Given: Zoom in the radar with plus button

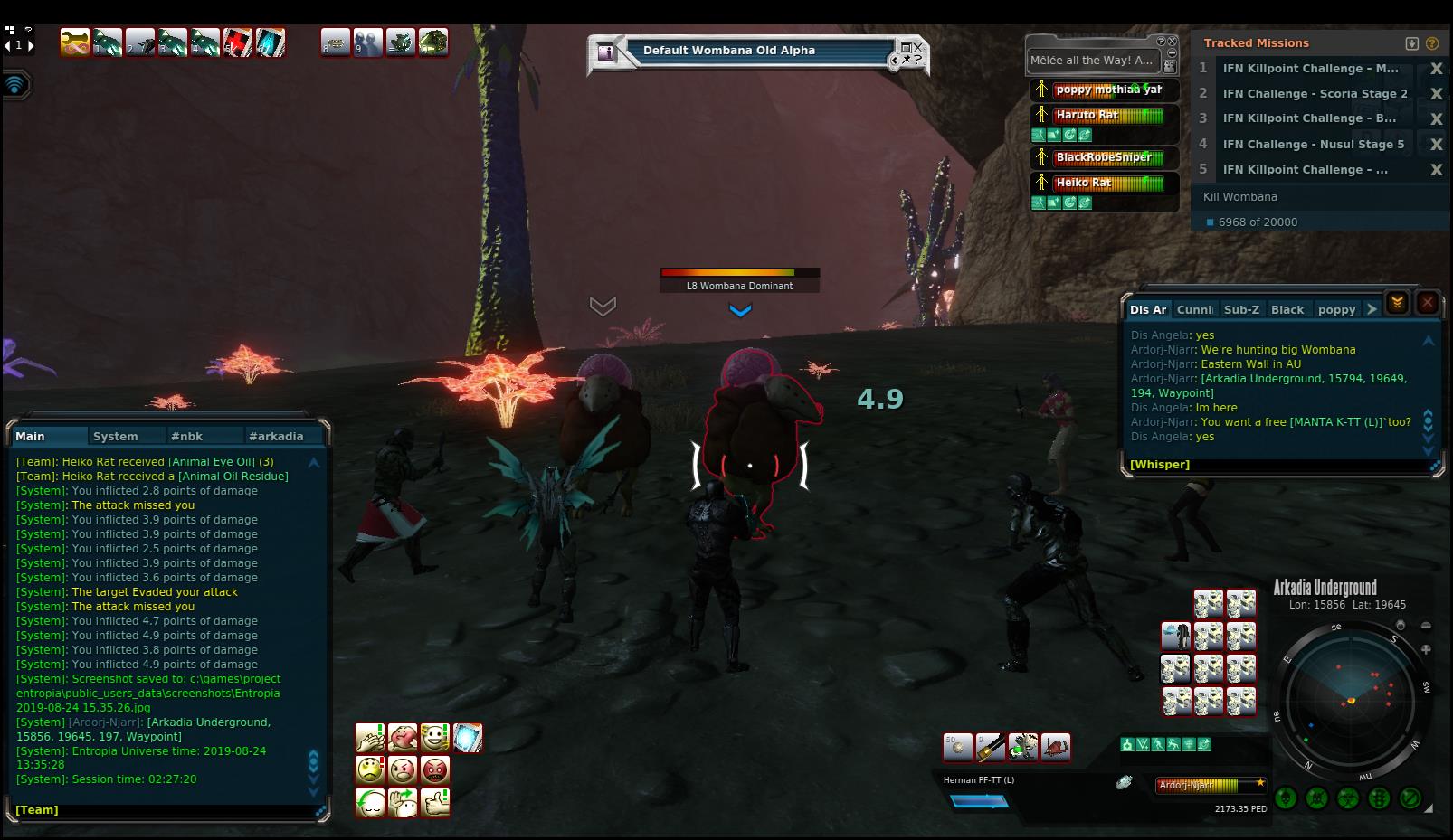Looking at the screenshot, I should tap(1426, 649).
